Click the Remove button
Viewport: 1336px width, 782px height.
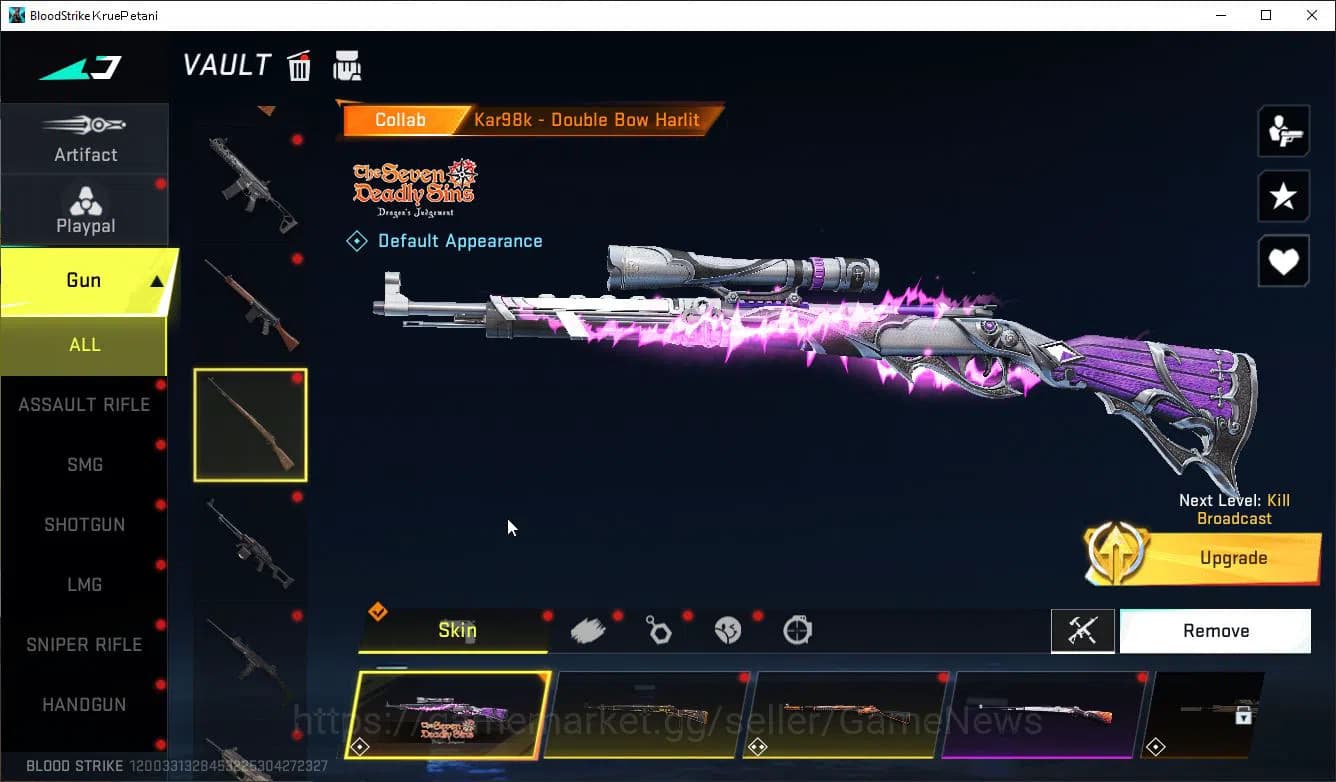1215,630
